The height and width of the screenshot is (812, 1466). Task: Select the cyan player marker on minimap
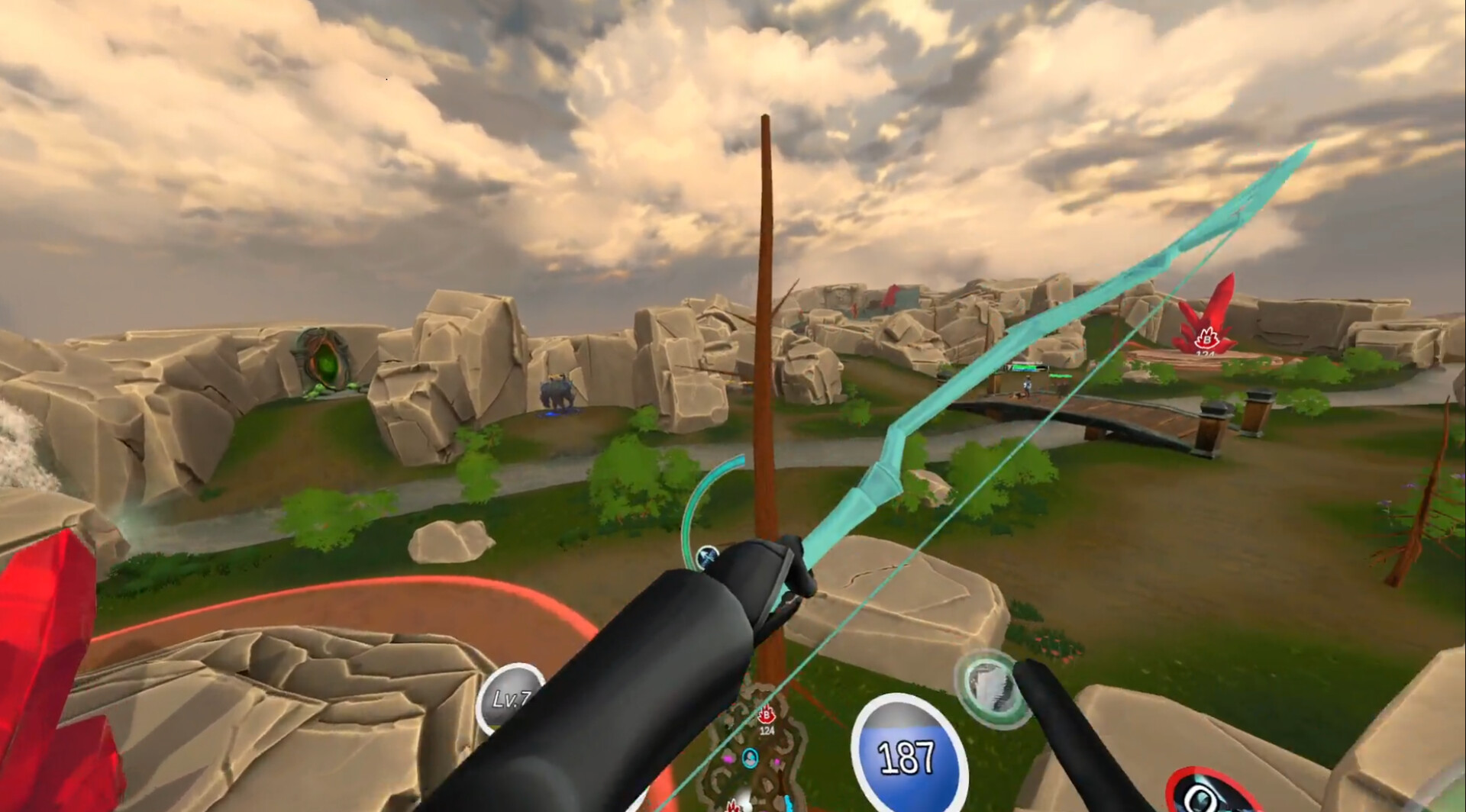click(750, 757)
